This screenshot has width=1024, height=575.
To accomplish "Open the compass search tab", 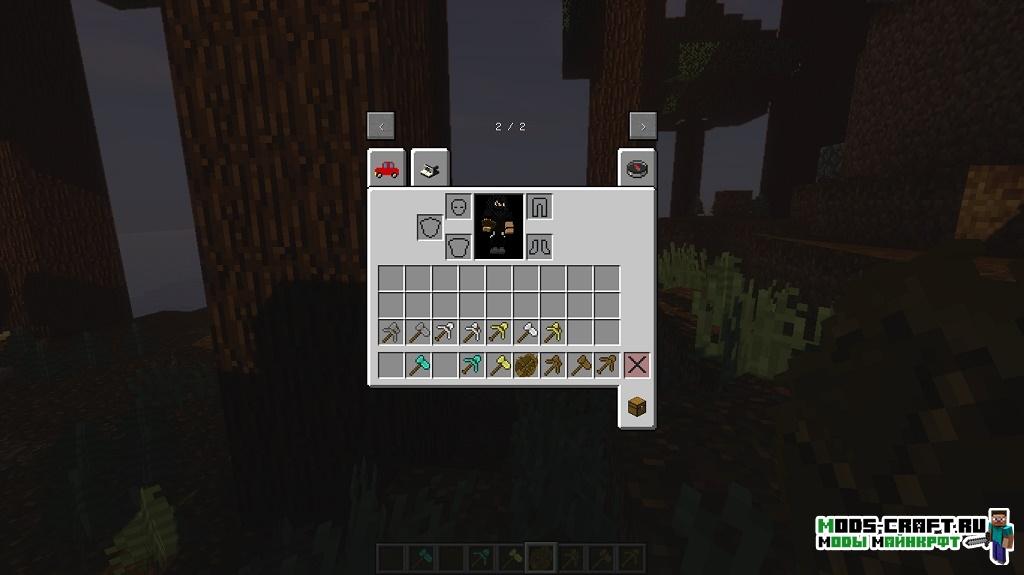I will (x=637, y=169).
